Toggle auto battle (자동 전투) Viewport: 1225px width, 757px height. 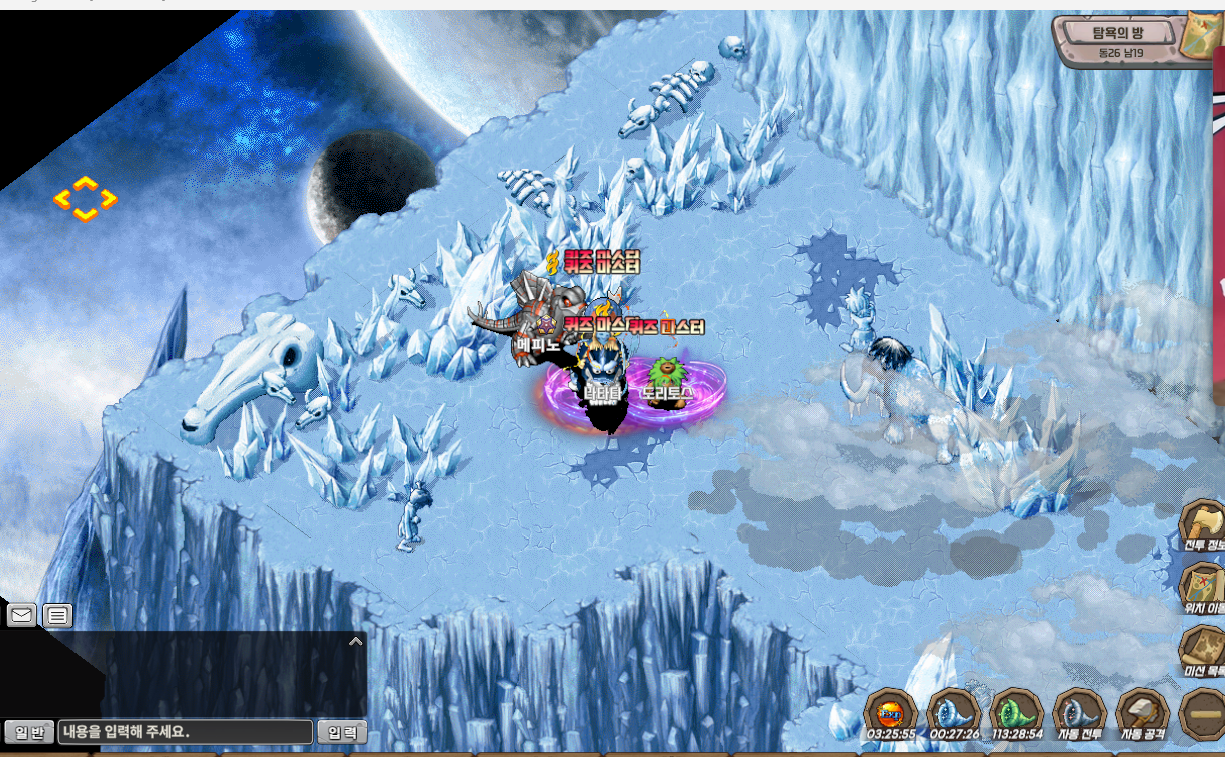coord(1079,714)
